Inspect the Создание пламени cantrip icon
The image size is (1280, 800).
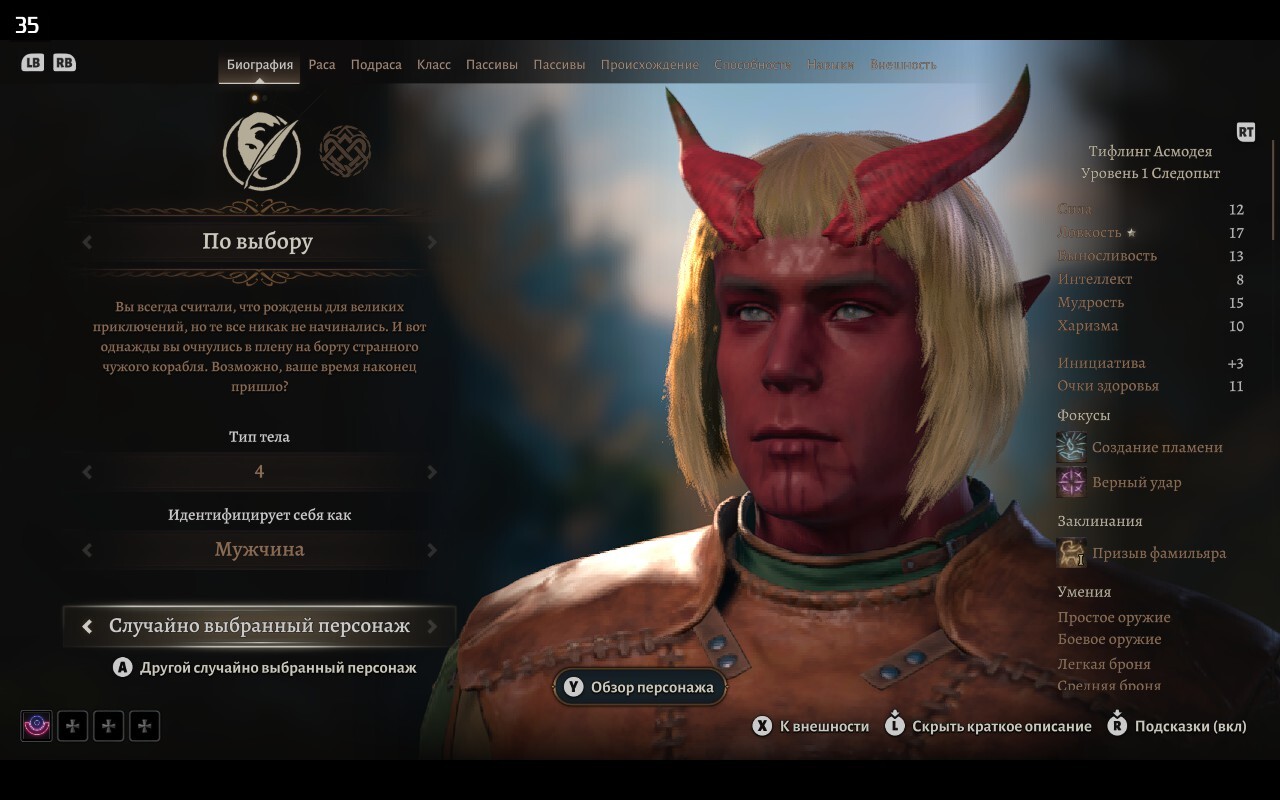click(x=1071, y=447)
